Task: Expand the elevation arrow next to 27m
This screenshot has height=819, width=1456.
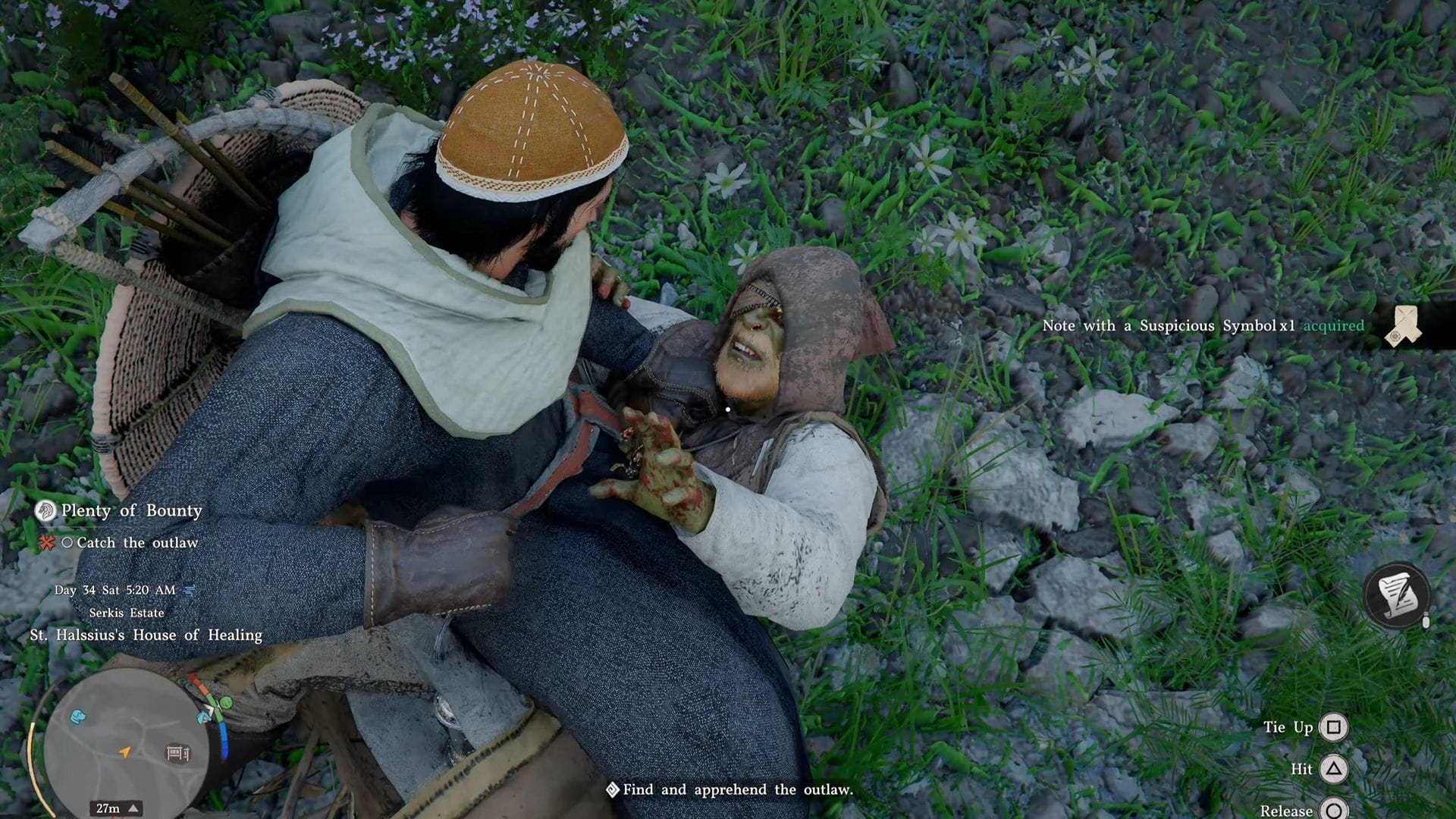Action: (x=133, y=808)
